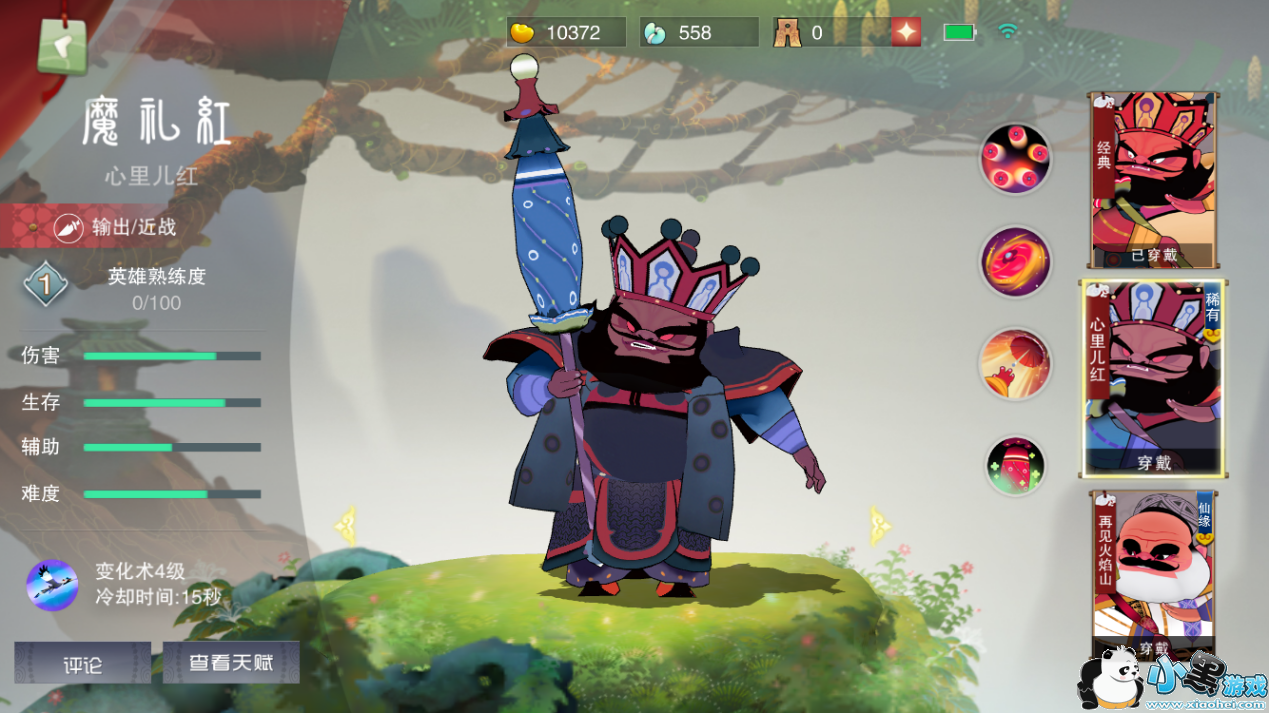Show next hero with right arrow
Screen dimensions: 1269x713
coord(881,525)
